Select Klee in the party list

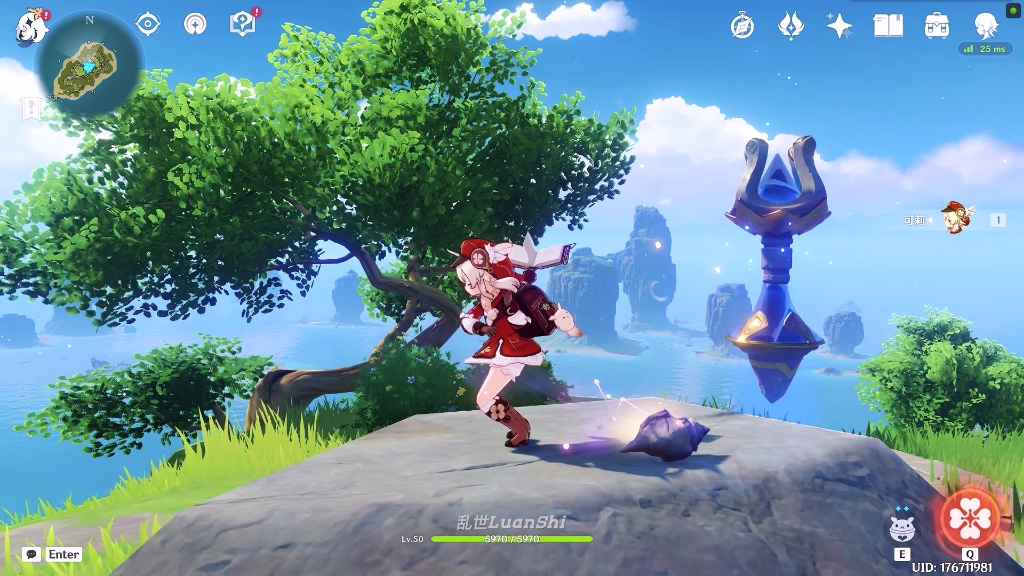click(x=955, y=218)
